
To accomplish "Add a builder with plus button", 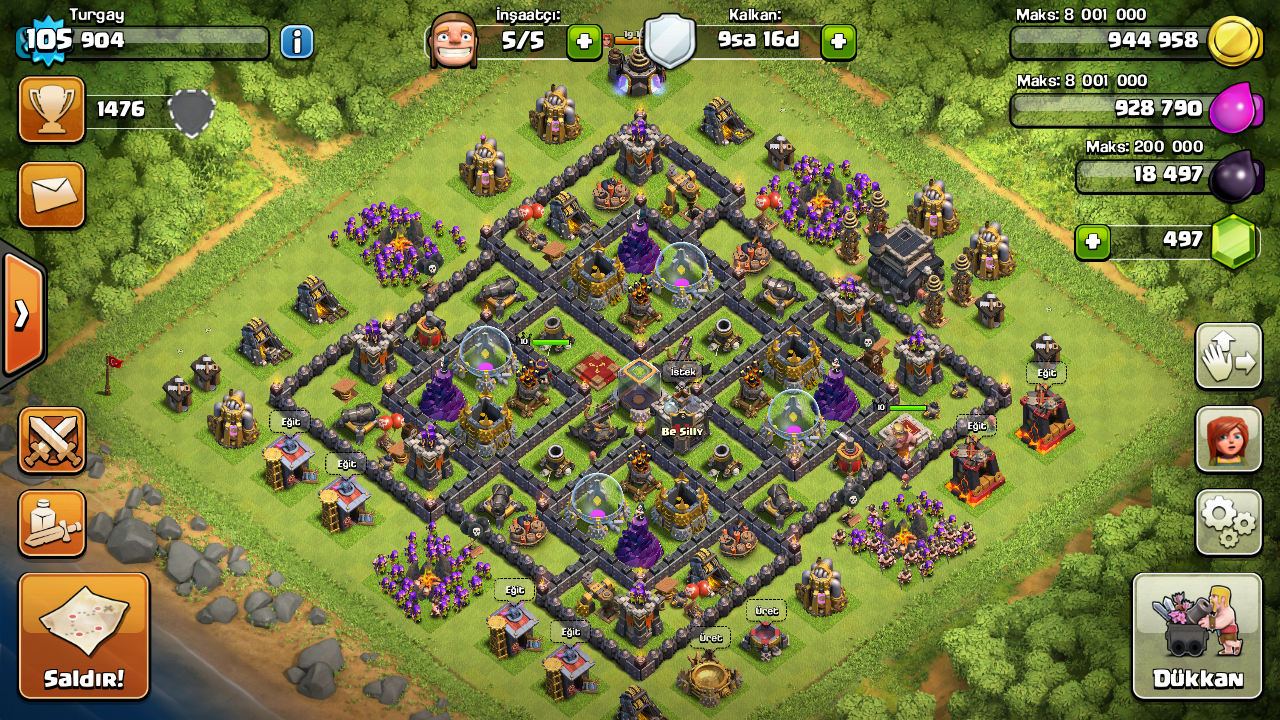I will (584, 42).
